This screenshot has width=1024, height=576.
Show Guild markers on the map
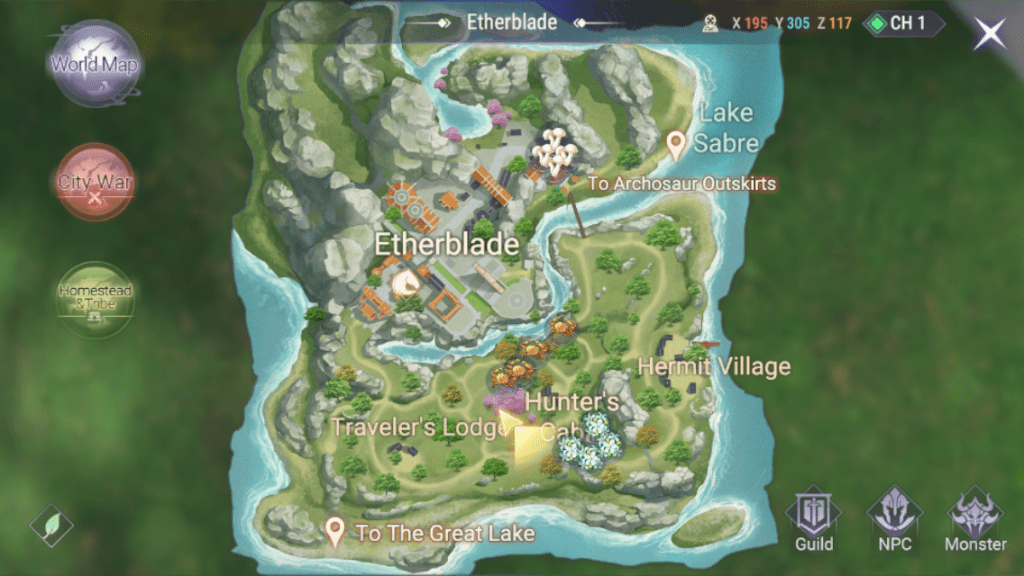tap(814, 520)
